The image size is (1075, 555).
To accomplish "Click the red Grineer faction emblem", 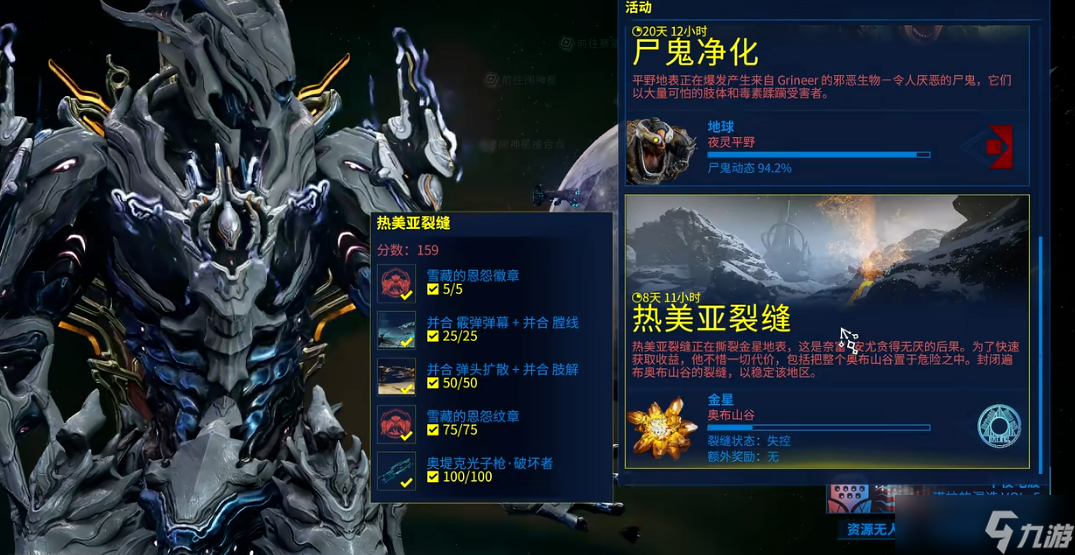I will pos(993,147).
